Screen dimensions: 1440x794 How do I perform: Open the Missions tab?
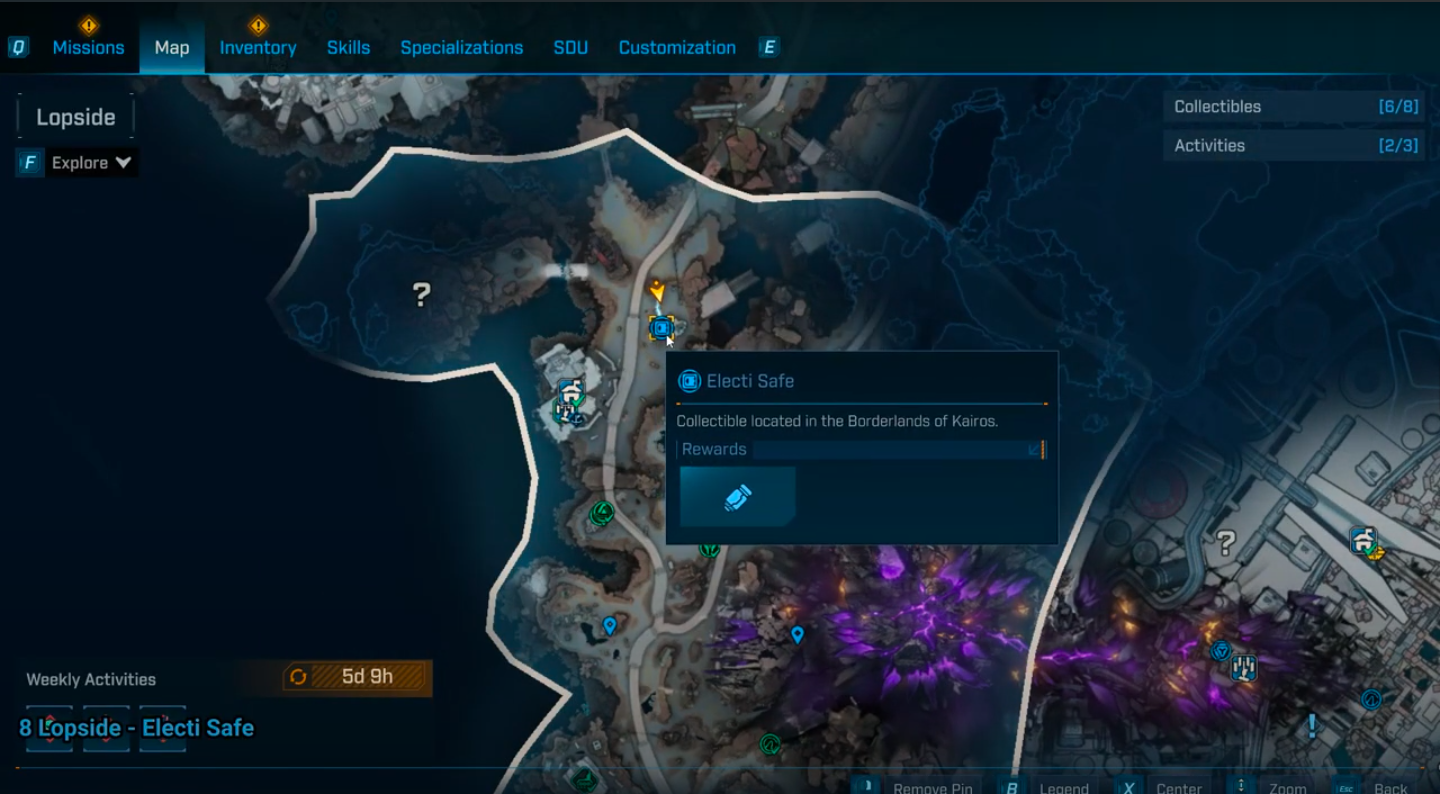88,47
